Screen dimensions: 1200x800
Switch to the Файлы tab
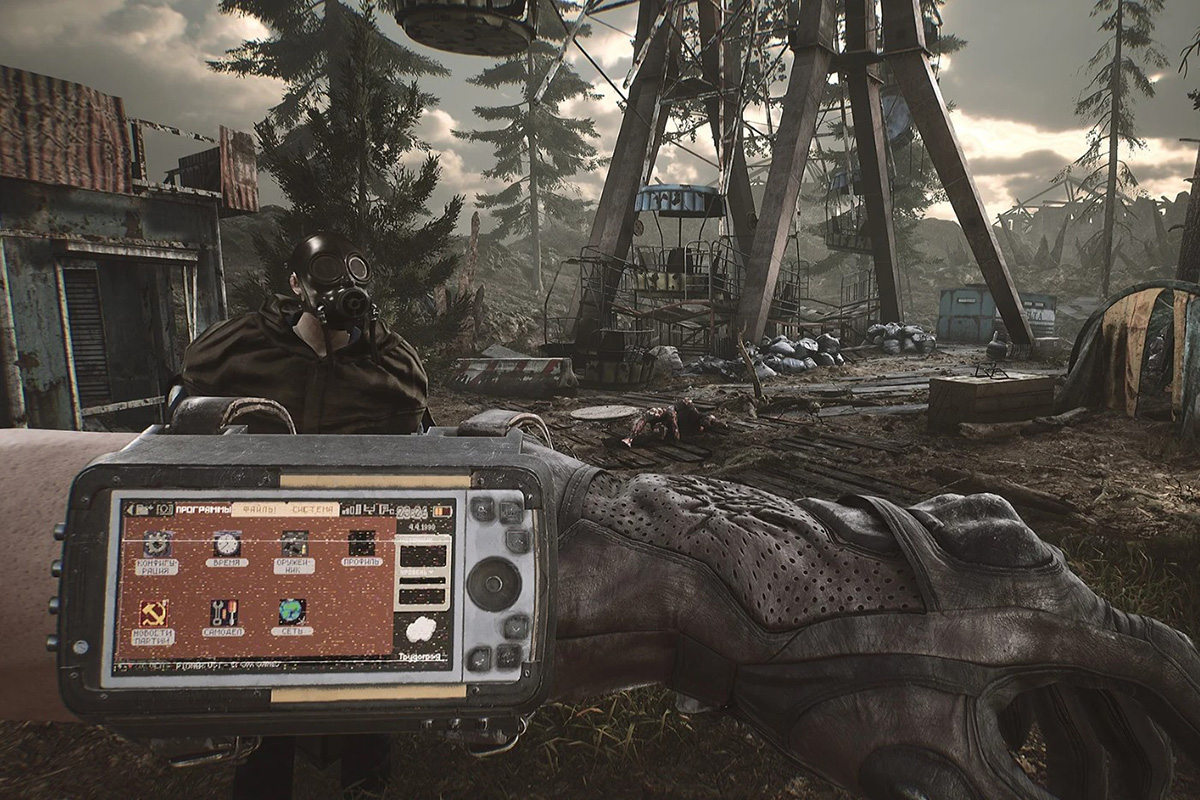(x=258, y=509)
